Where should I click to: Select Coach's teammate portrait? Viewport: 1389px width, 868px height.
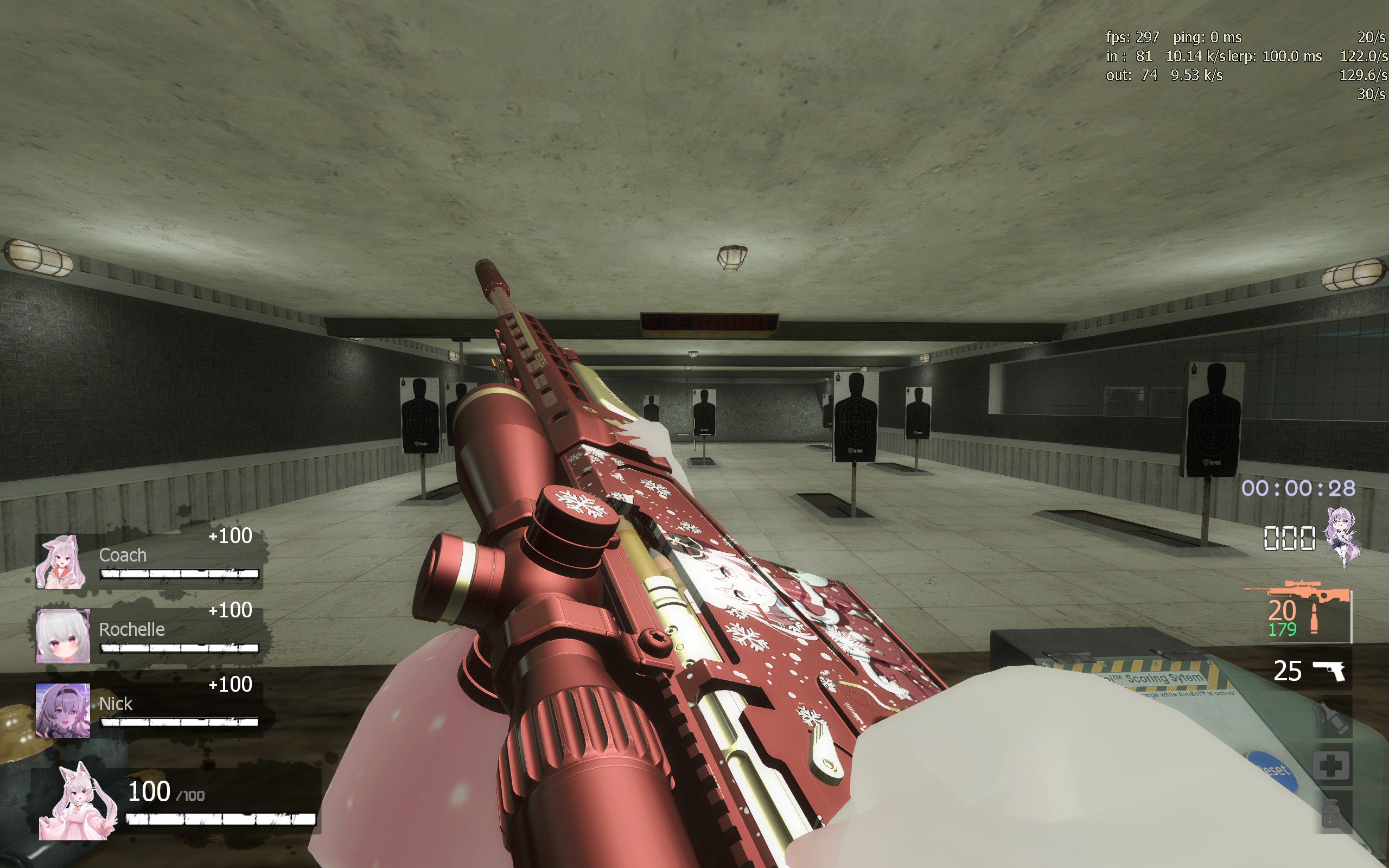(x=61, y=562)
